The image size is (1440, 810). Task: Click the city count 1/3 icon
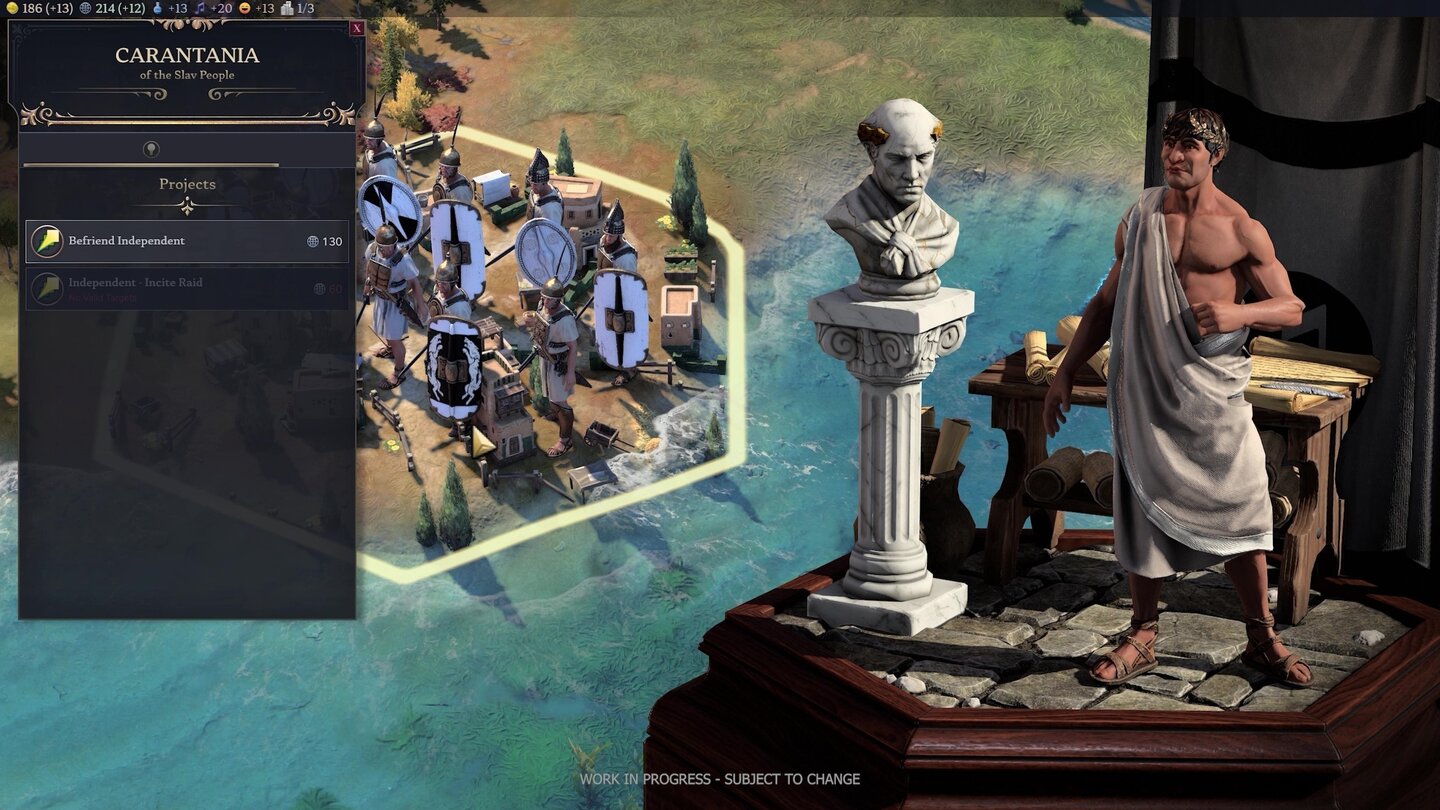tap(288, 9)
